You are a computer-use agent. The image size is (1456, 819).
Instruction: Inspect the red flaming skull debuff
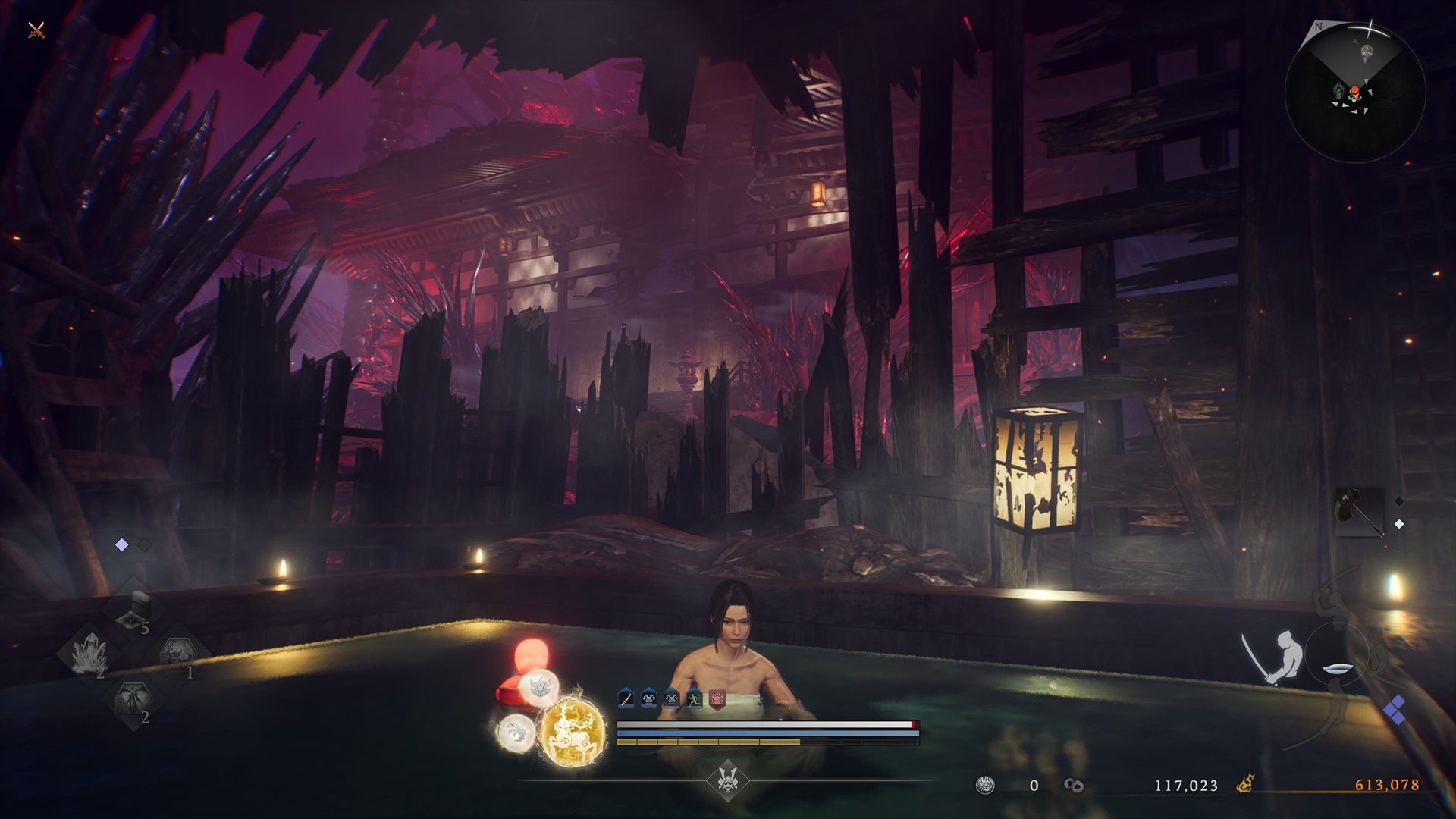[x=717, y=698]
